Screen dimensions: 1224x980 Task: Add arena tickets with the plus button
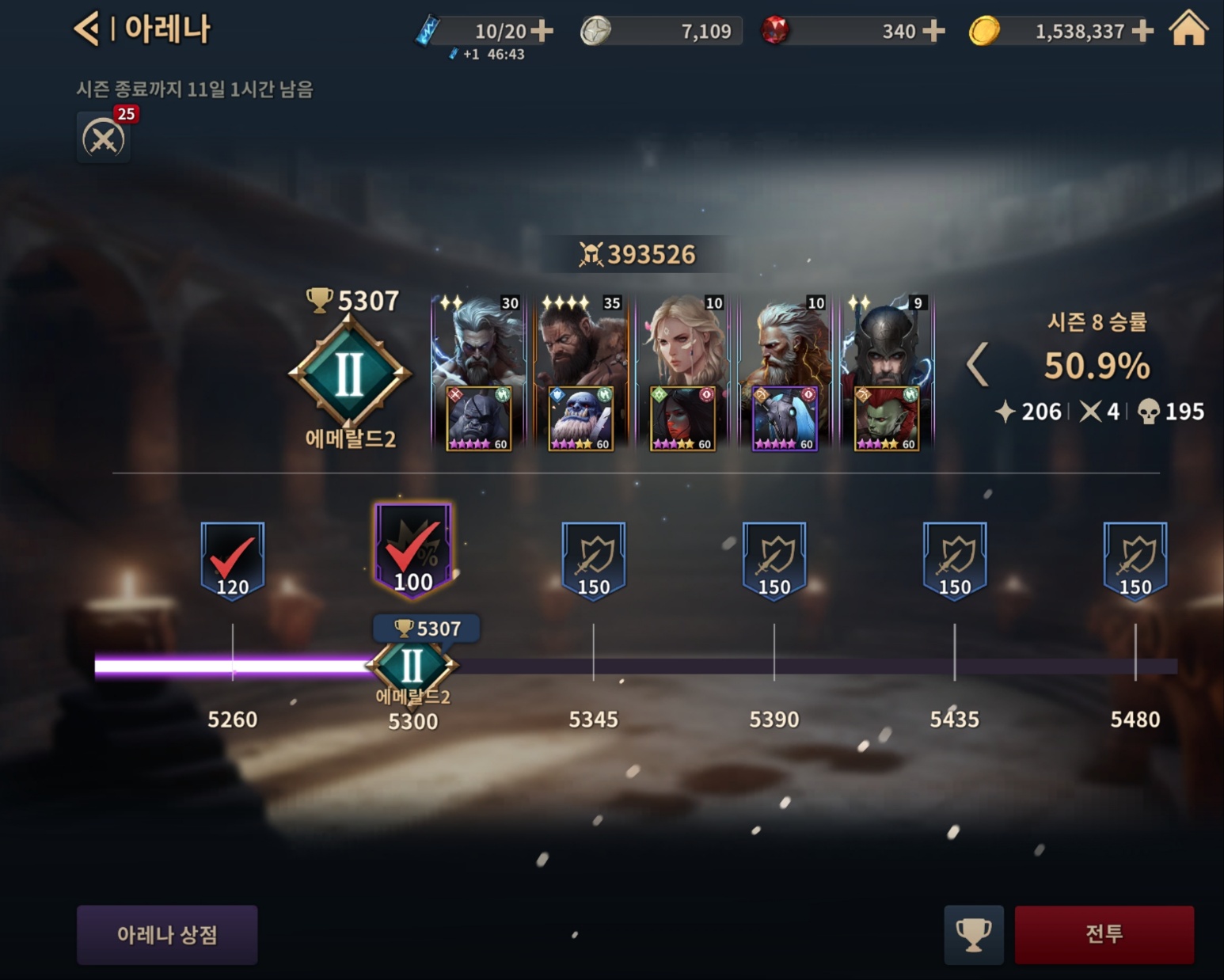[x=542, y=31]
